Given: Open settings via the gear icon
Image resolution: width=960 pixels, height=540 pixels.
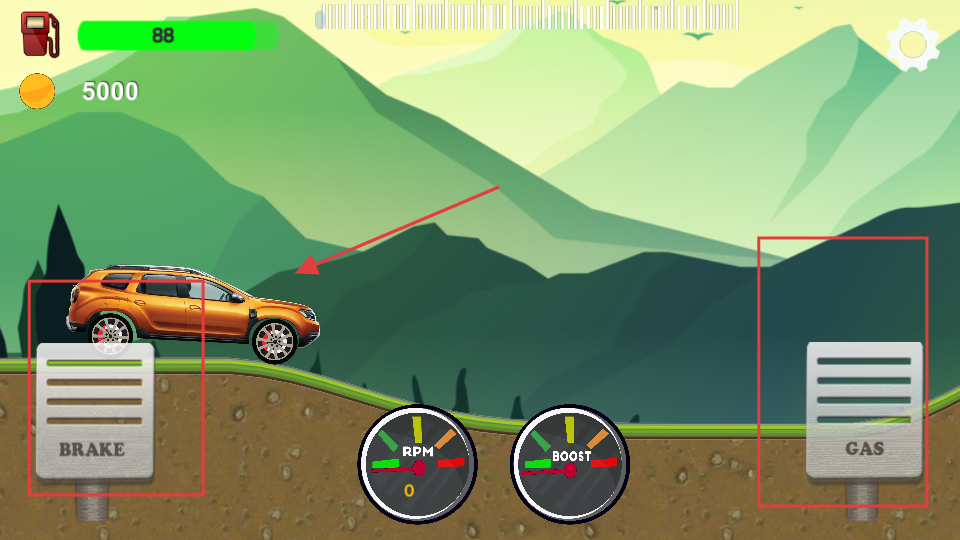Looking at the screenshot, I should 912,44.
